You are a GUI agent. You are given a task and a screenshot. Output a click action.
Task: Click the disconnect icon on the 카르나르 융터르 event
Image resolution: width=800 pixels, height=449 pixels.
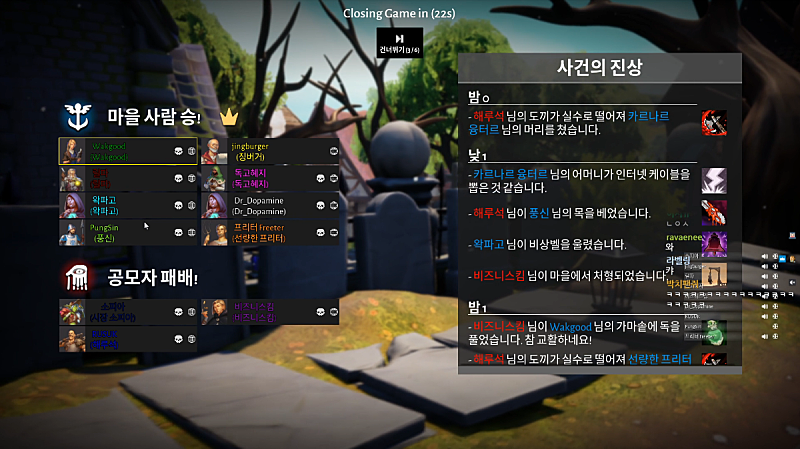(x=714, y=180)
